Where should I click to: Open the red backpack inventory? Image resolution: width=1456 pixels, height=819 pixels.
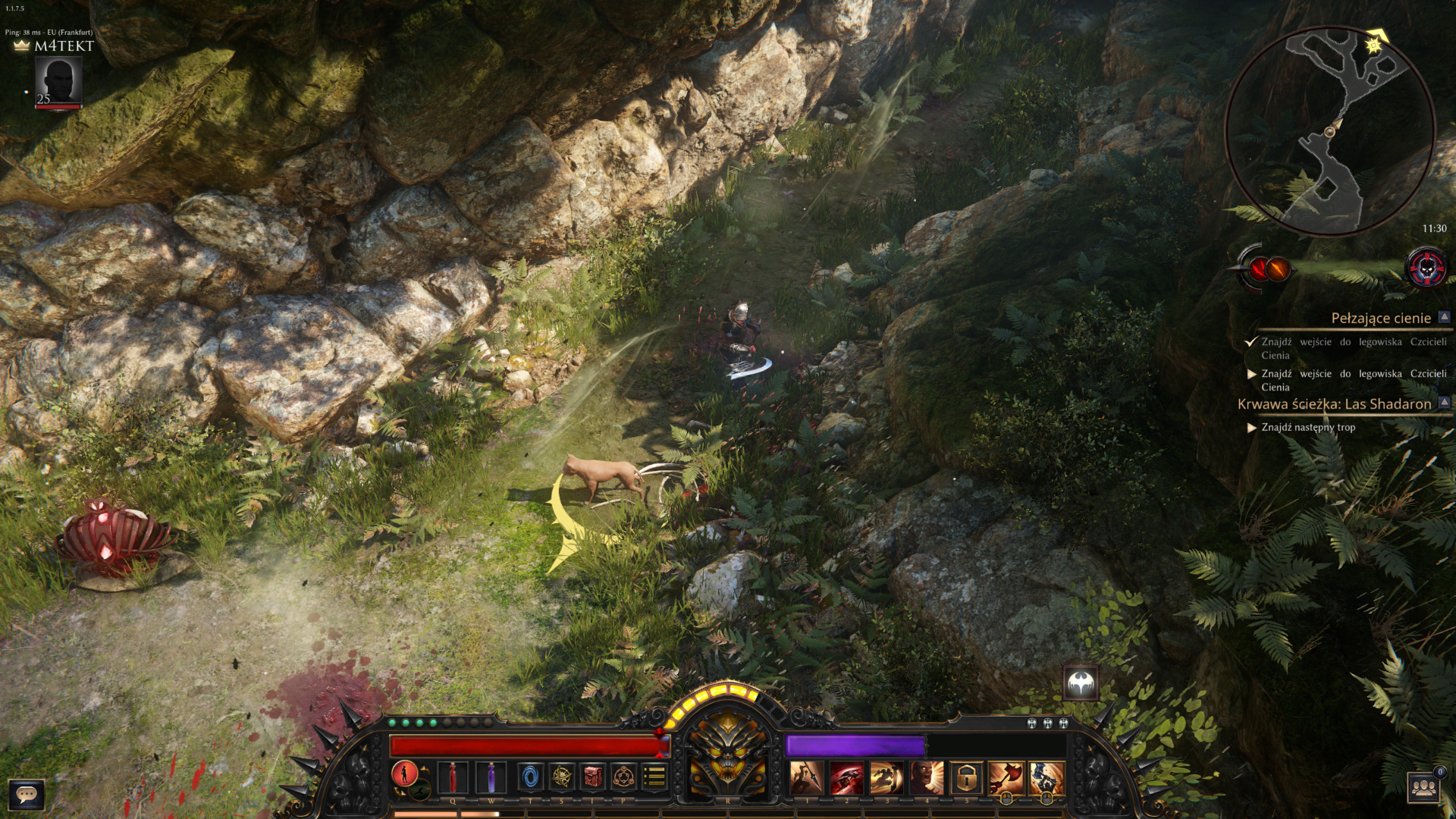tap(593, 777)
